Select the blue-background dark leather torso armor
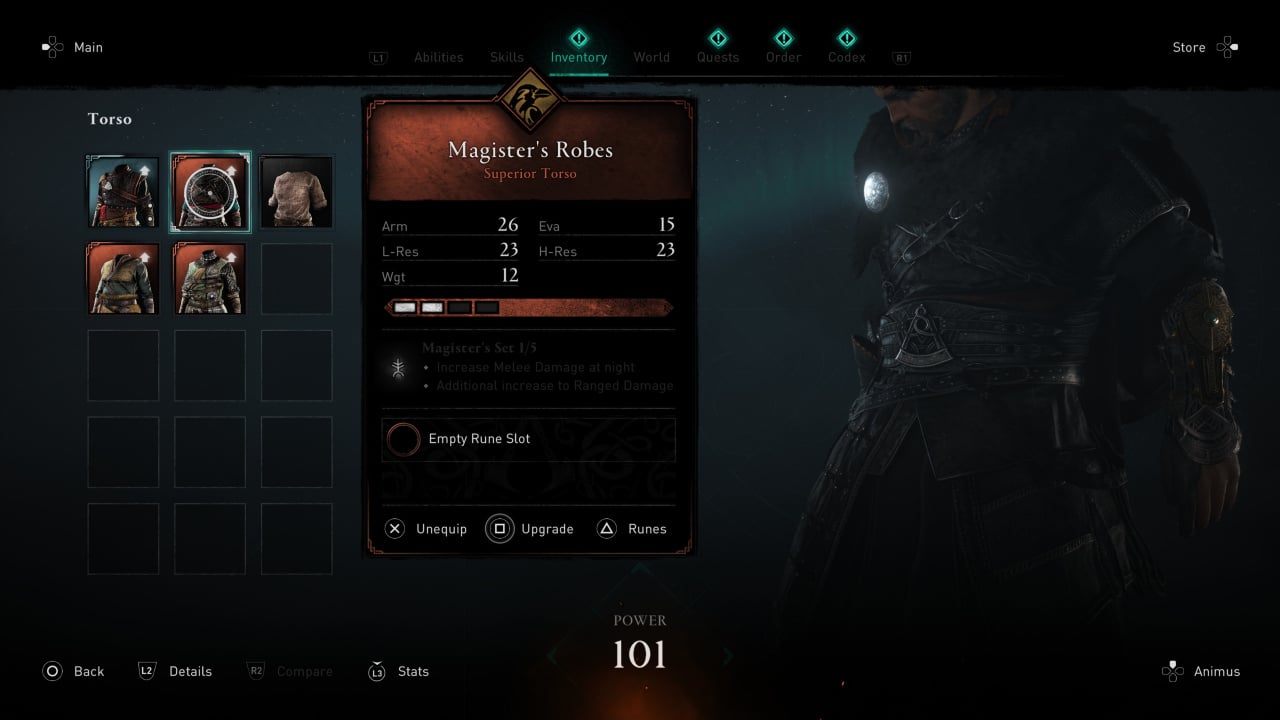The height and width of the screenshot is (720, 1280). (123, 191)
